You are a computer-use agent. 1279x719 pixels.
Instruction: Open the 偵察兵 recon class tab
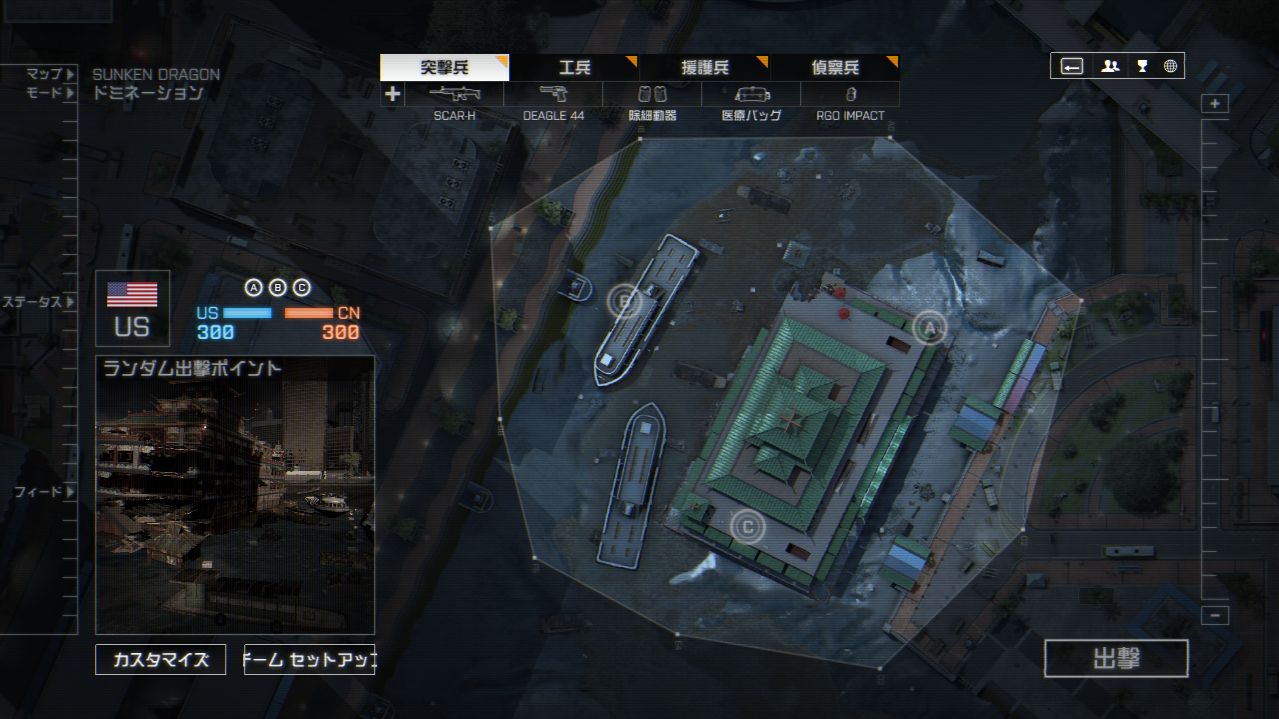834,68
